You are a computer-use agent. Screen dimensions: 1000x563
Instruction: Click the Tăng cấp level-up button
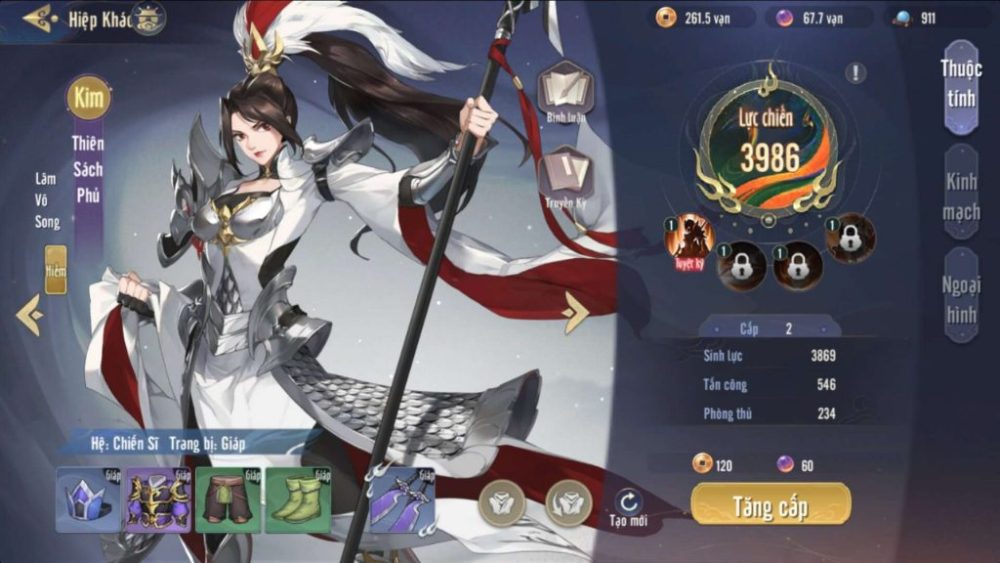(x=770, y=505)
